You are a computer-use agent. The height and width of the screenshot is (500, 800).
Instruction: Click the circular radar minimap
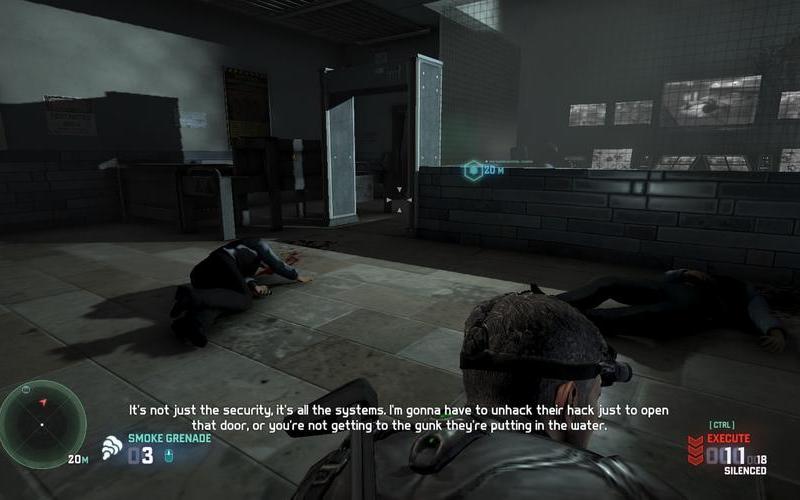tap(42, 424)
